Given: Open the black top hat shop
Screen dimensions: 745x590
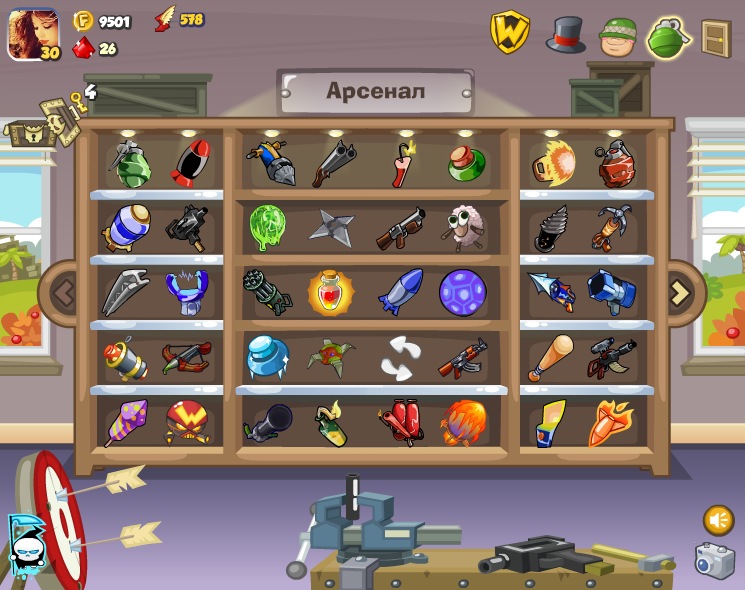Looking at the screenshot, I should (565, 35).
